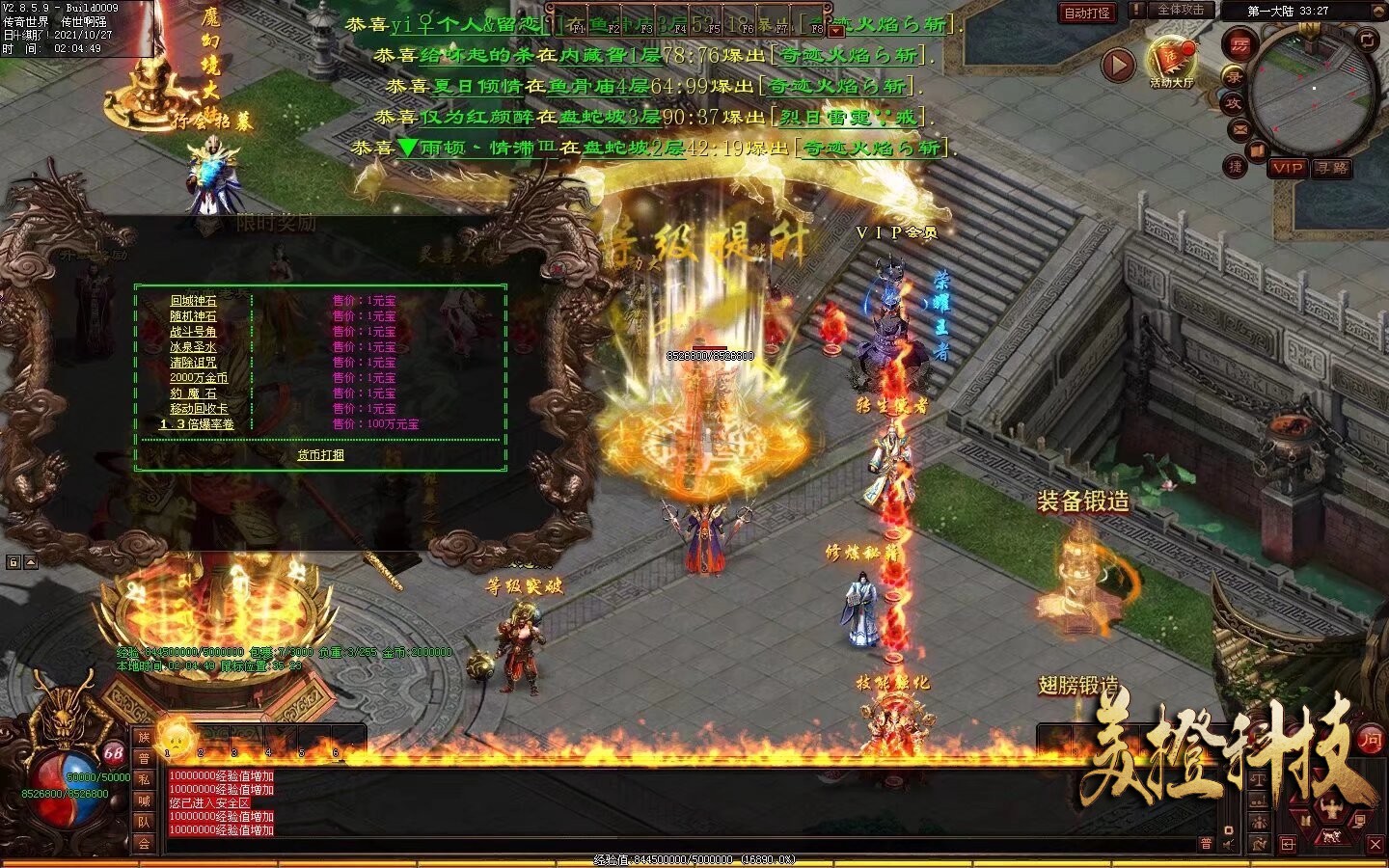Image resolution: width=1389 pixels, height=868 pixels.
Task: Purchase the 战斗号角 item
Action: pyautogui.click(x=193, y=332)
